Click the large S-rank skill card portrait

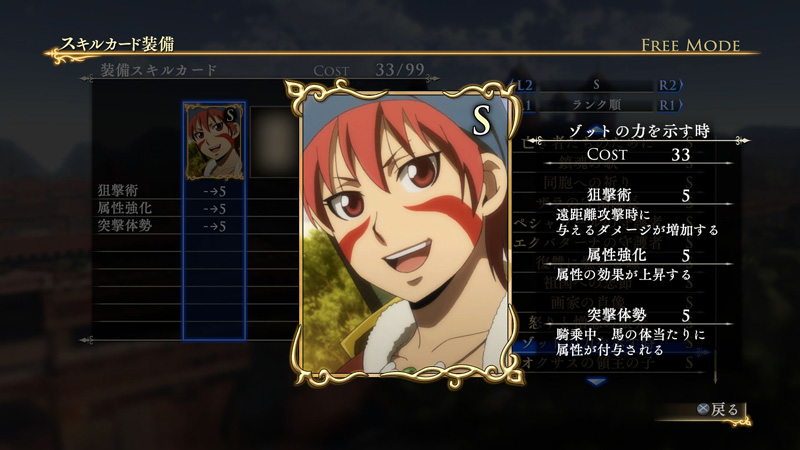(400, 232)
